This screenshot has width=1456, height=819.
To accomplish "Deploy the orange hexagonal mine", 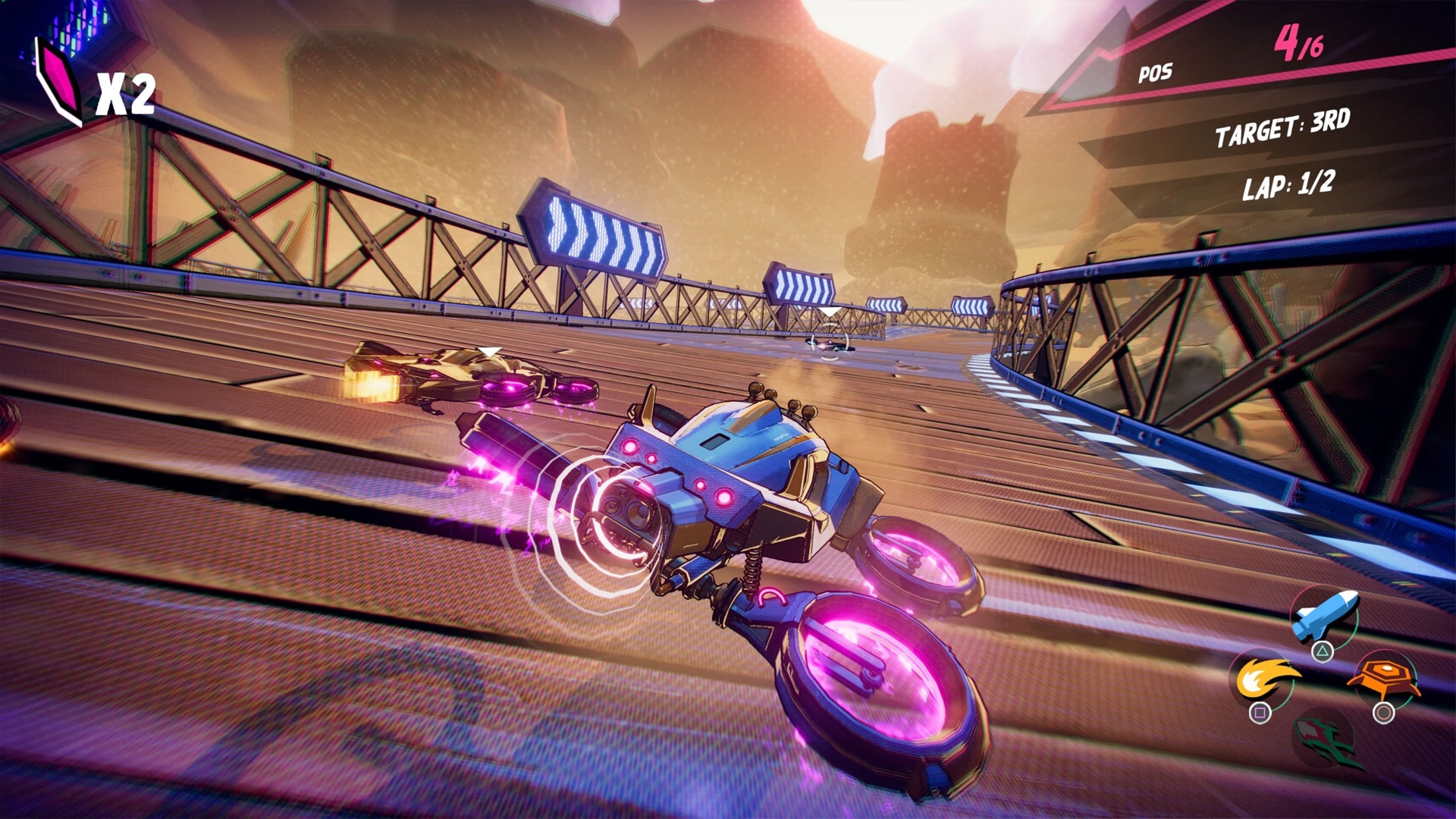I will coord(1383,677).
